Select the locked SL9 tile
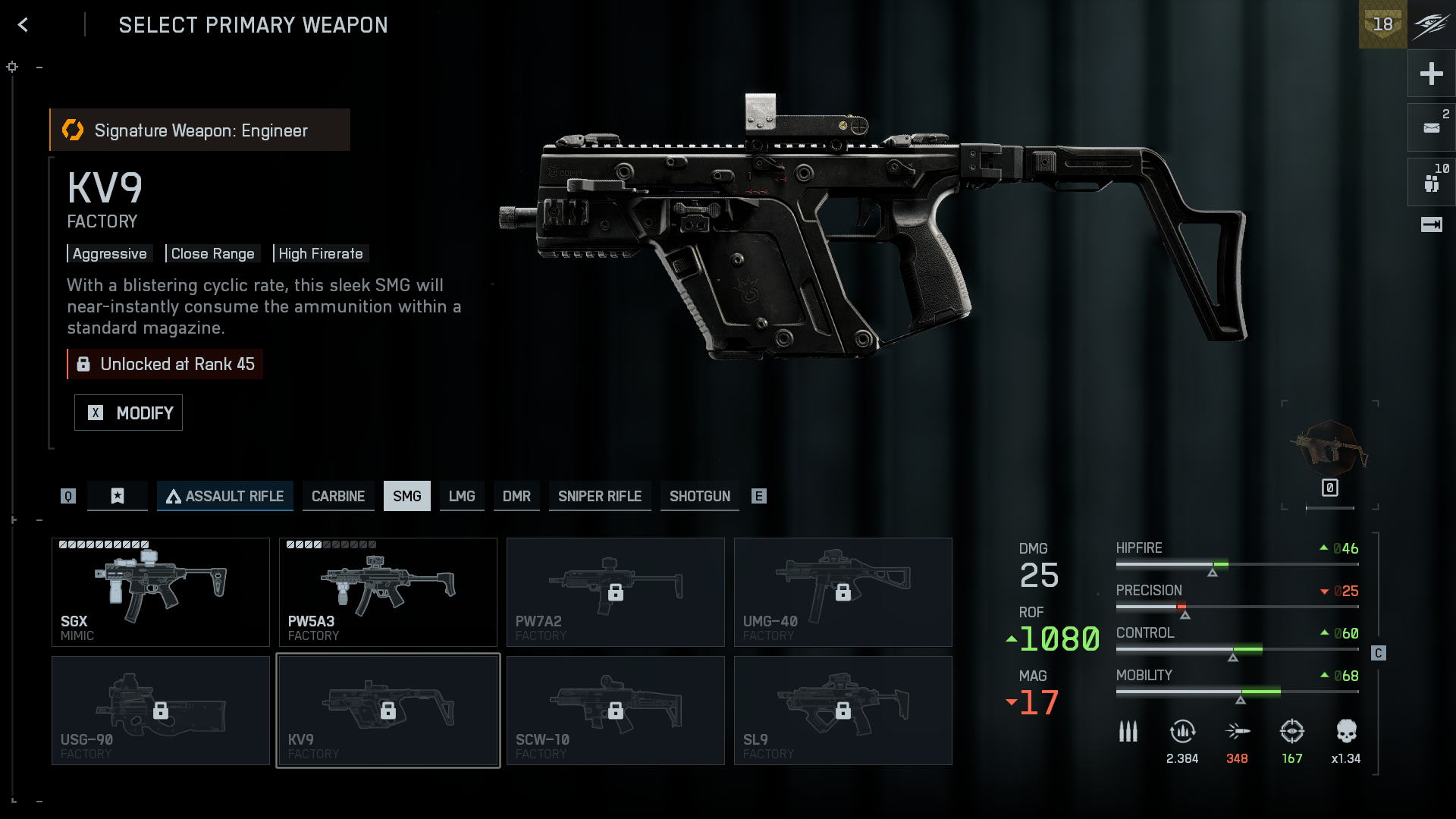This screenshot has height=819, width=1456. pyautogui.click(x=843, y=711)
